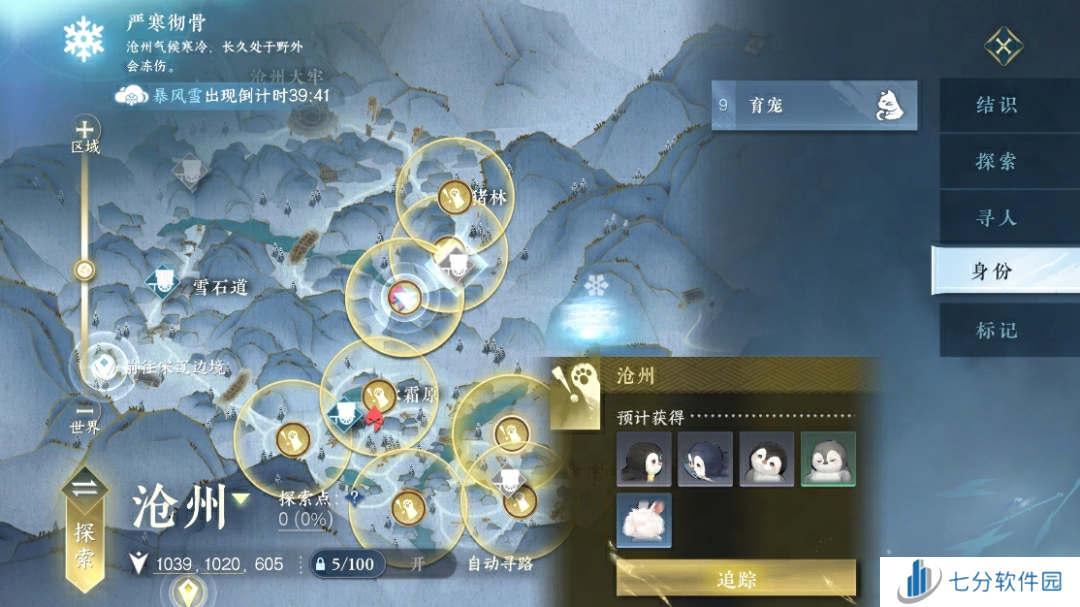Select the white rabbit reward icon
This screenshot has height=607, width=1080.
click(644, 520)
